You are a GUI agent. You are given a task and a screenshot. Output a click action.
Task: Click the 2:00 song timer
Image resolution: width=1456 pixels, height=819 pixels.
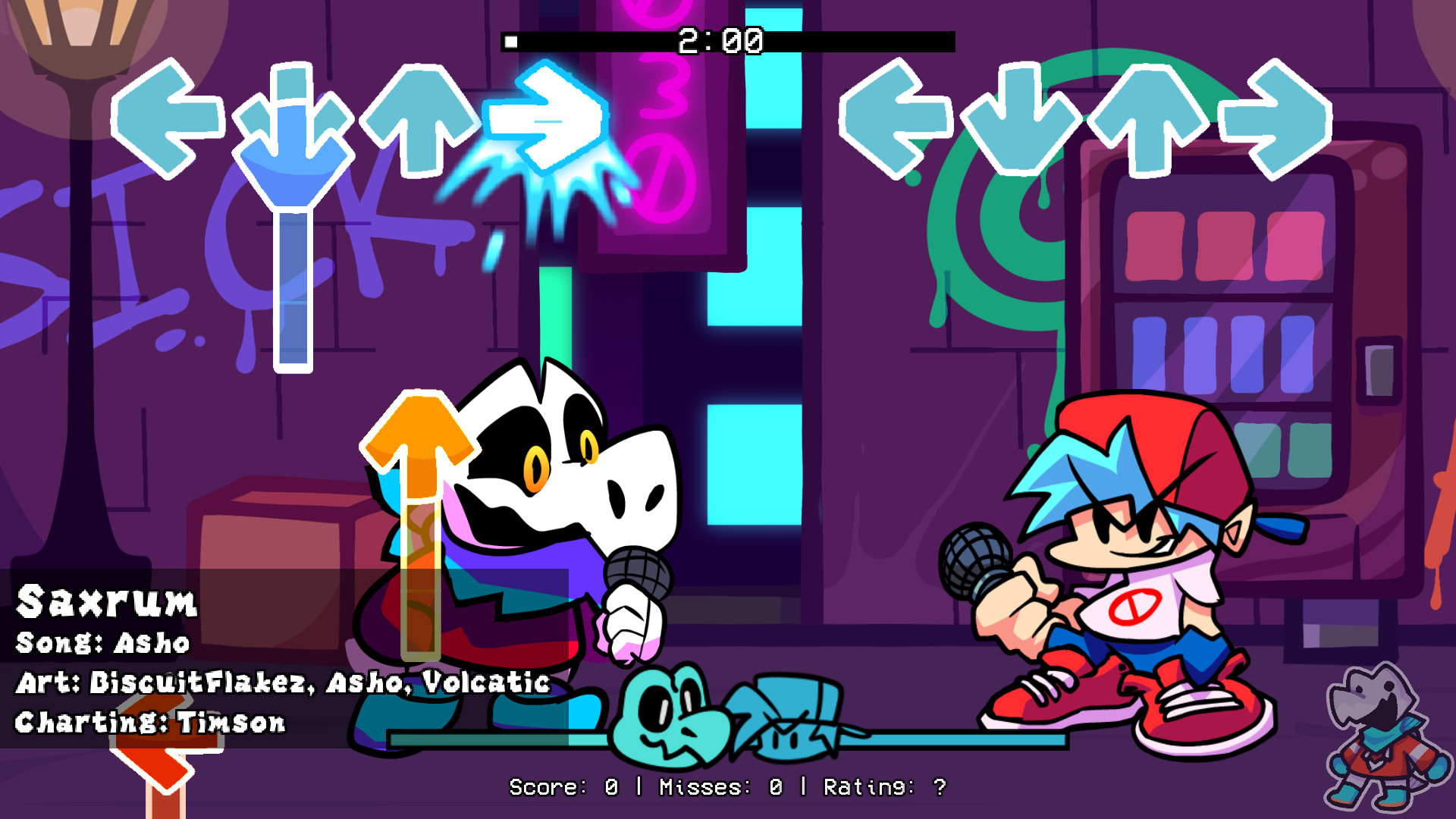(x=719, y=42)
